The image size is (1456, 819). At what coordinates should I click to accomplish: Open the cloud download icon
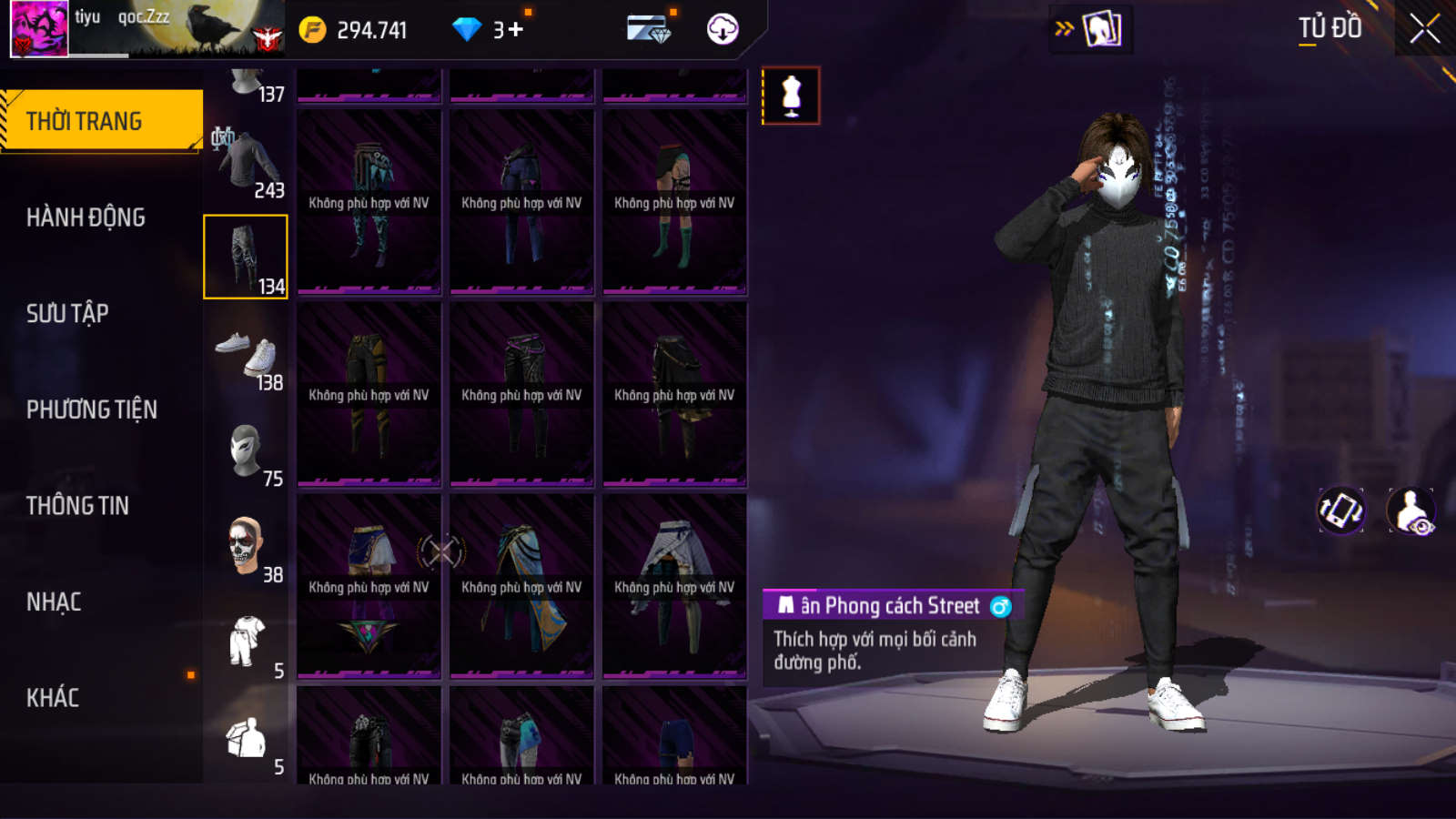pos(723,29)
